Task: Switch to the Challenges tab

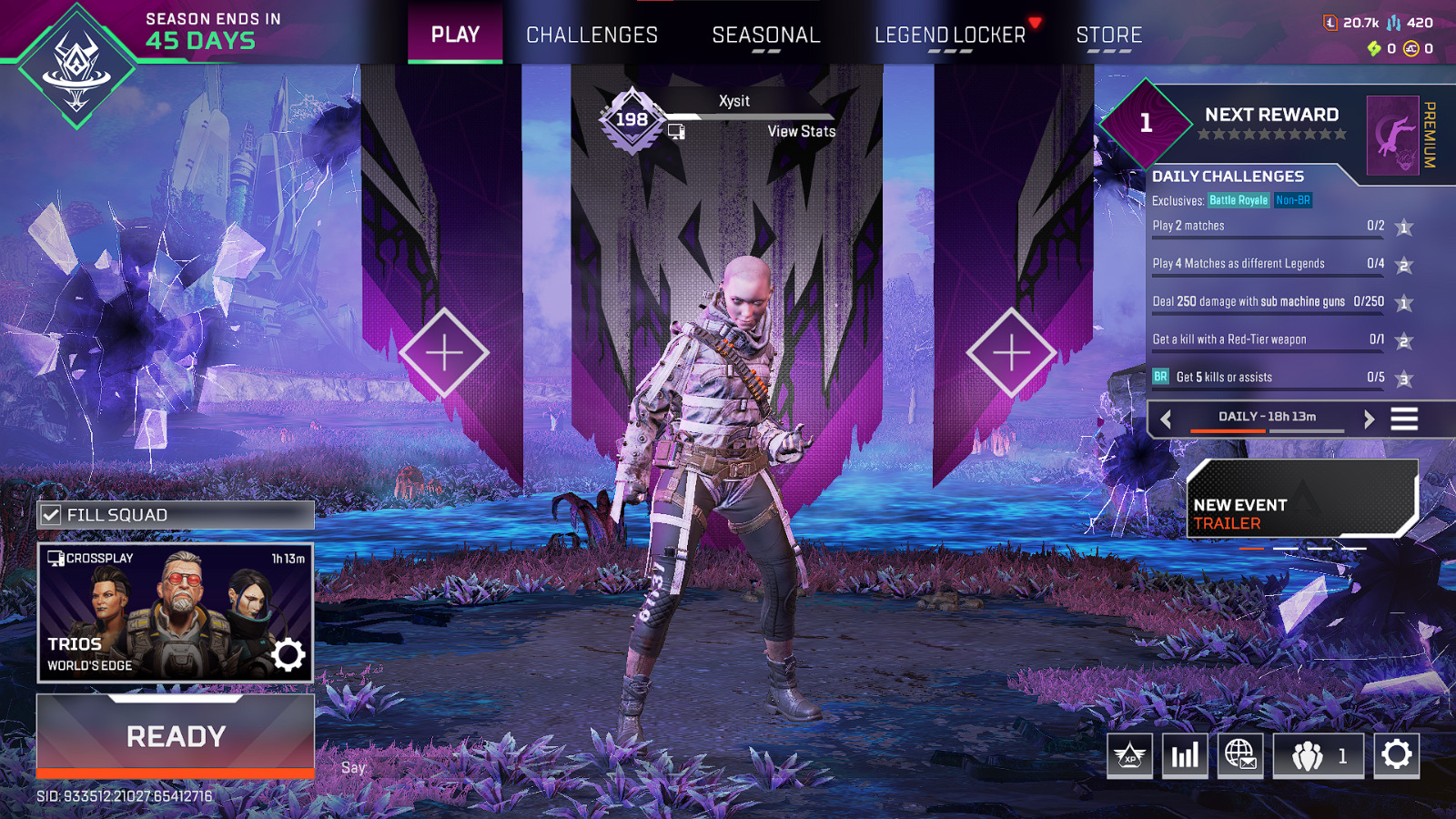Action: pos(591,35)
